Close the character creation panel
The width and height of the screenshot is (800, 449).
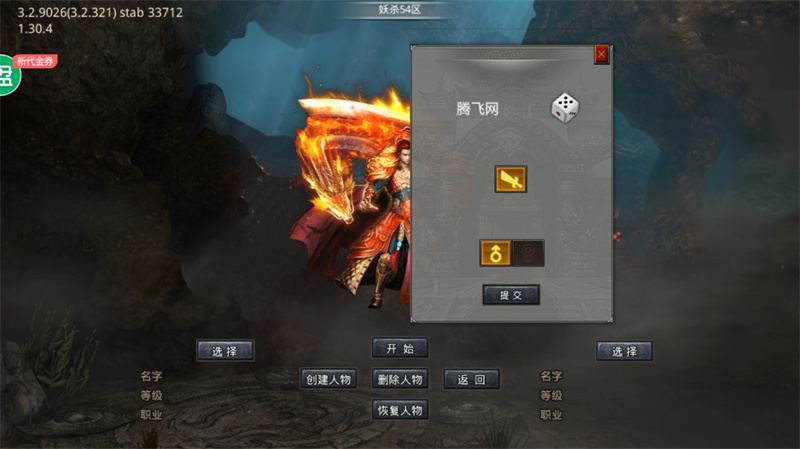(601, 55)
